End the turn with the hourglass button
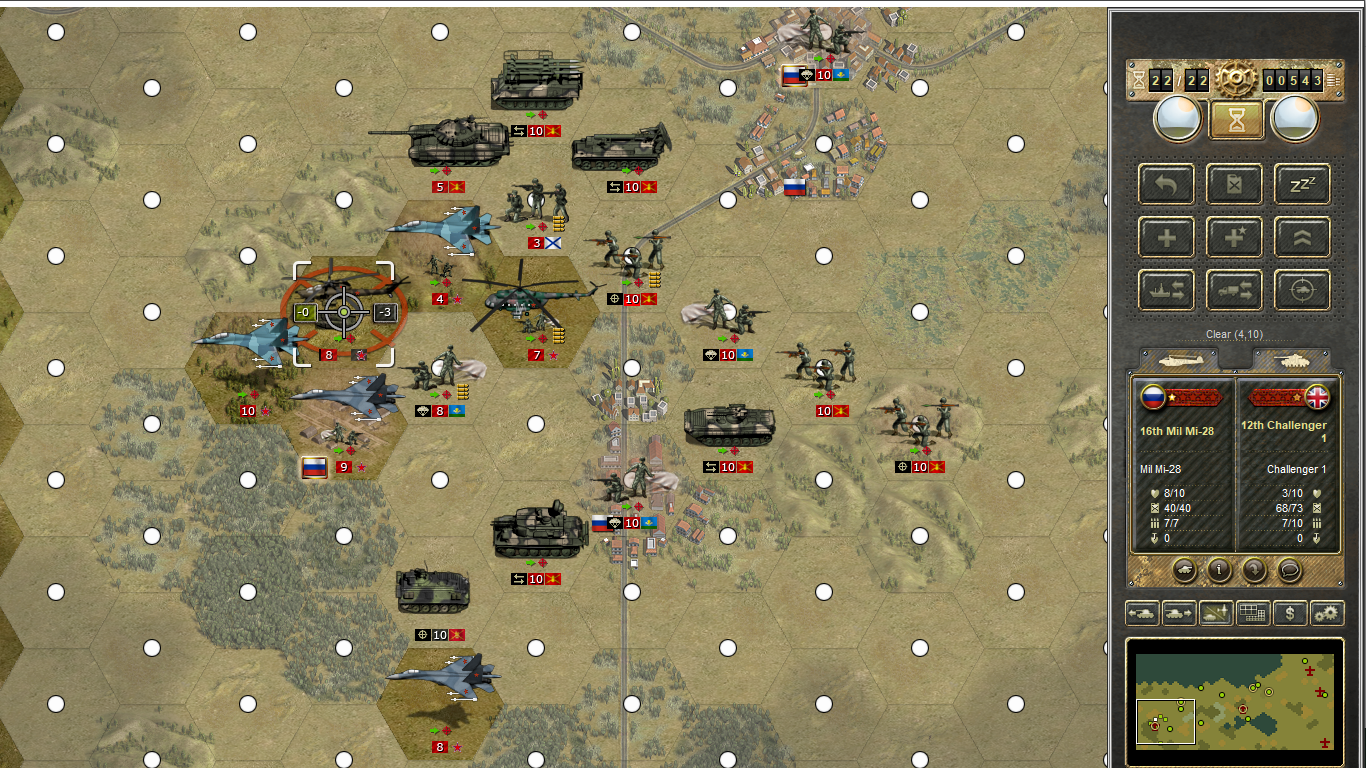This screenshot has width=1366, height=768. (1235, 120)
